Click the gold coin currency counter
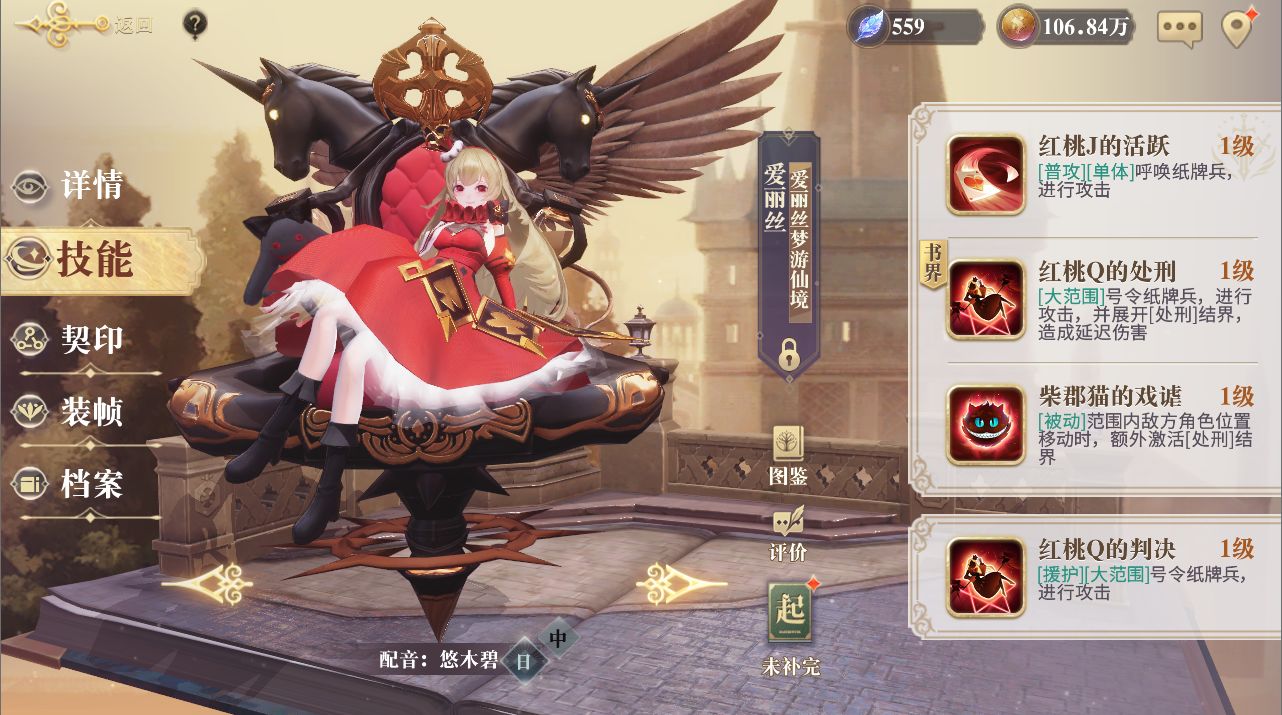 pyautogui.click(x=1069, y=27)
